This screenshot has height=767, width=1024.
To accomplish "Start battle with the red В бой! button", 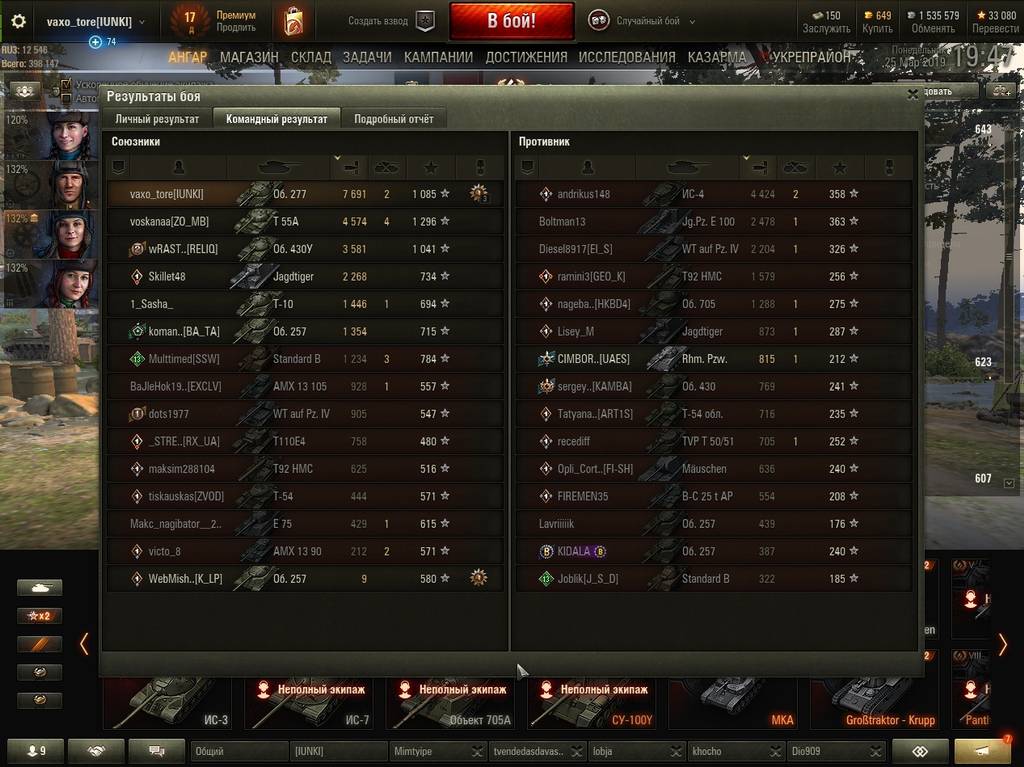I will point(511,21).
